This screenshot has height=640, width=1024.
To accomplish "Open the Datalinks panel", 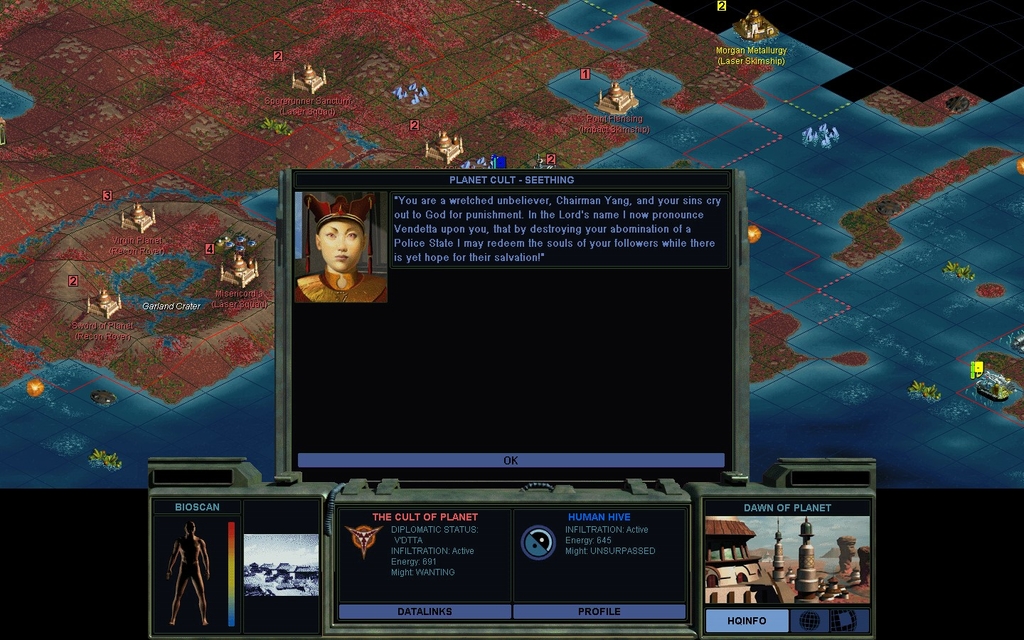I will (425, 611).
